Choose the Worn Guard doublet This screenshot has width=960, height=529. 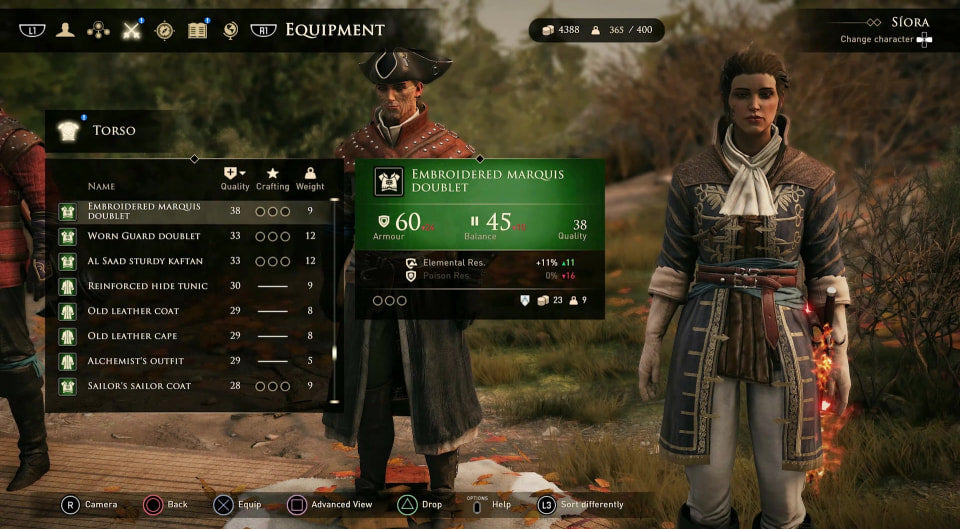(x=190, y=236)
